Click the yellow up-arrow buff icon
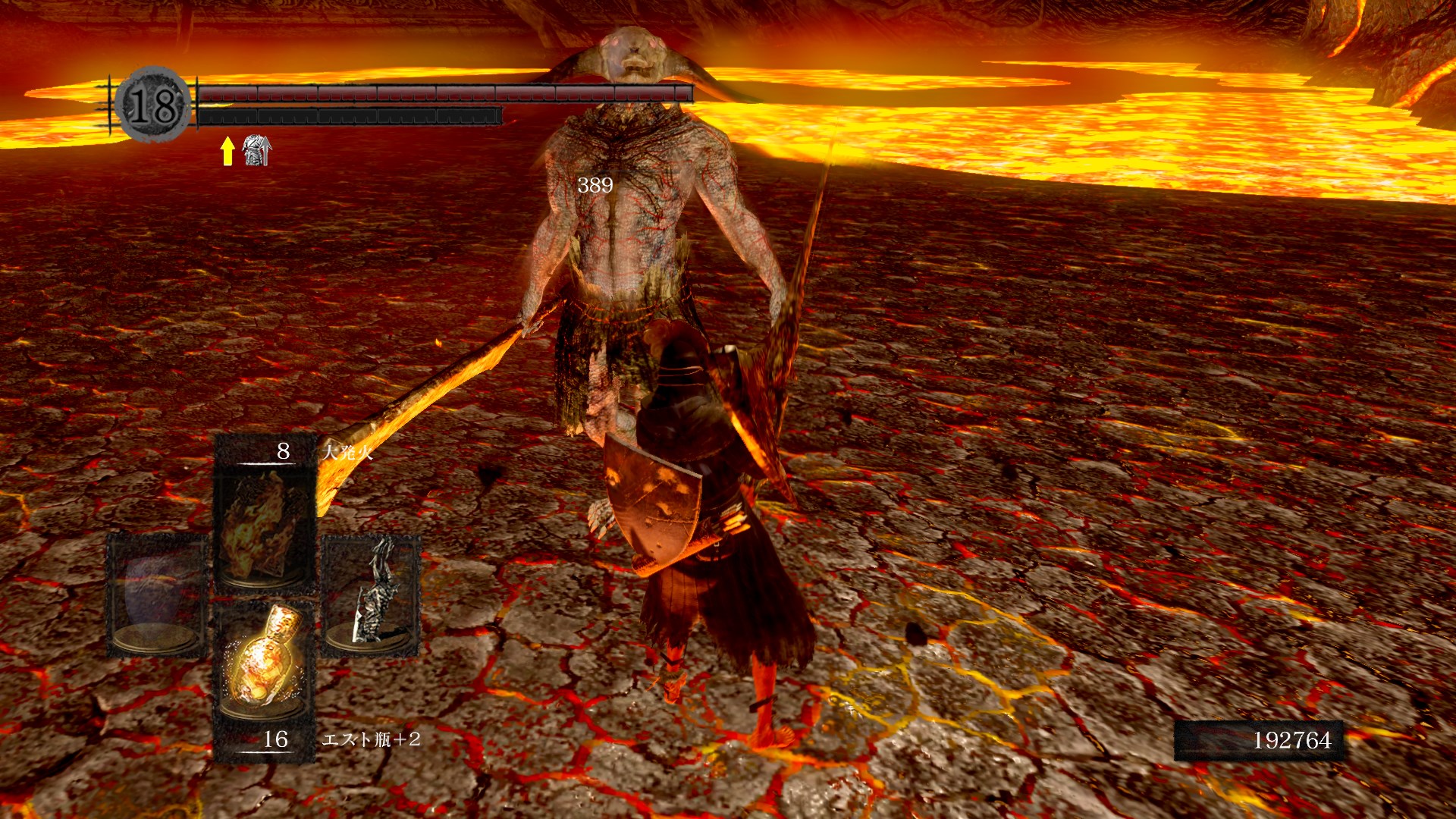This screenshot has width=1456, height=819. coord(227,150)
